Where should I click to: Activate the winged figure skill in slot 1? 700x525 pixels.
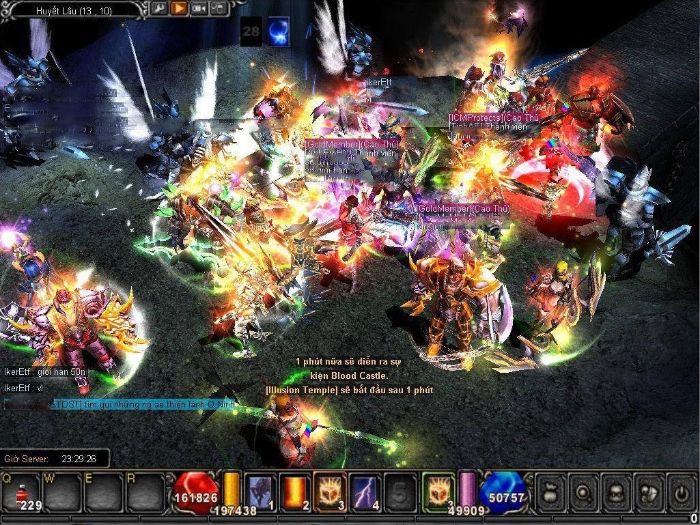coord(260,490)
